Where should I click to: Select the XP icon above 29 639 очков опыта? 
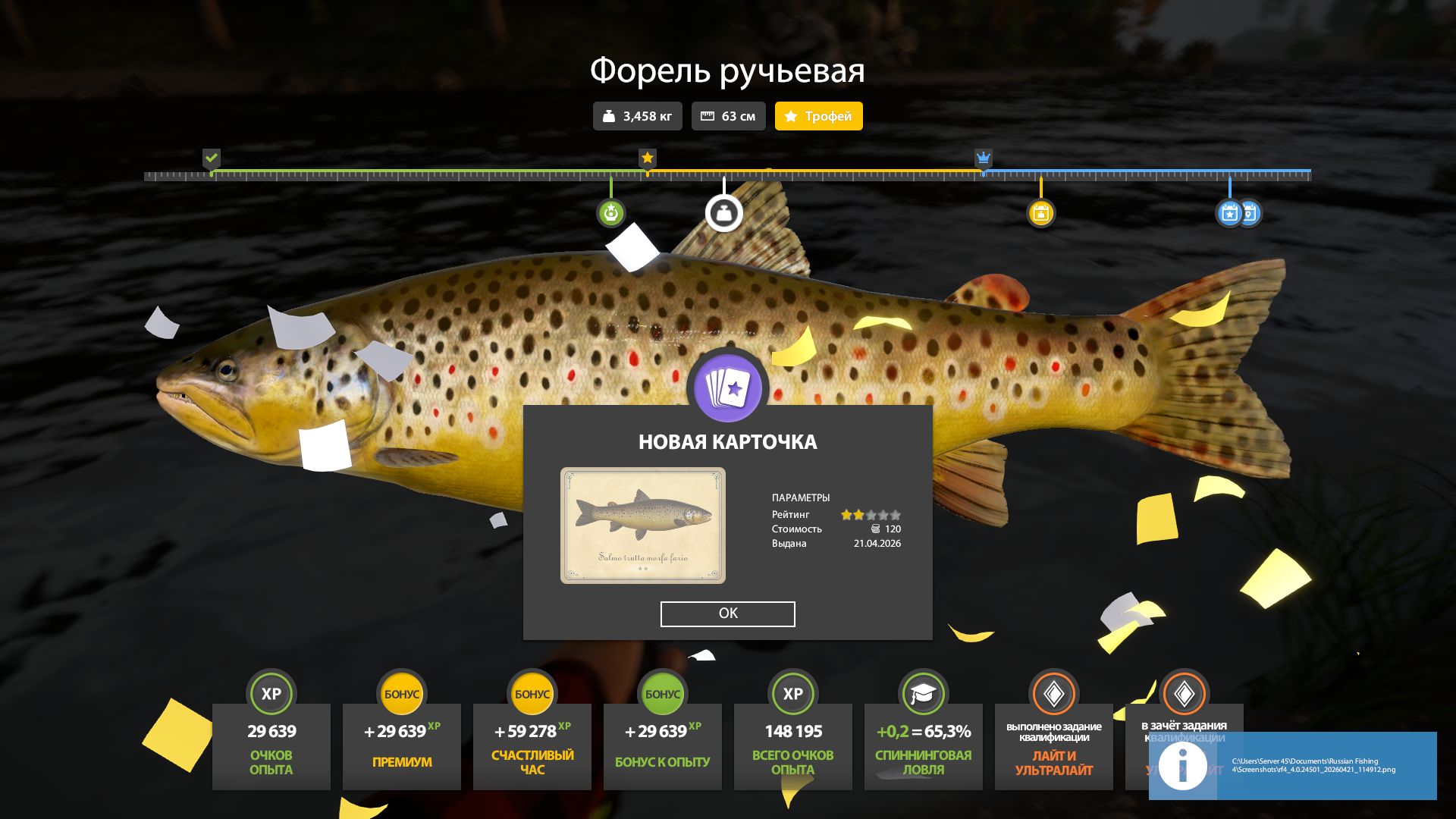tap(271, 693)
